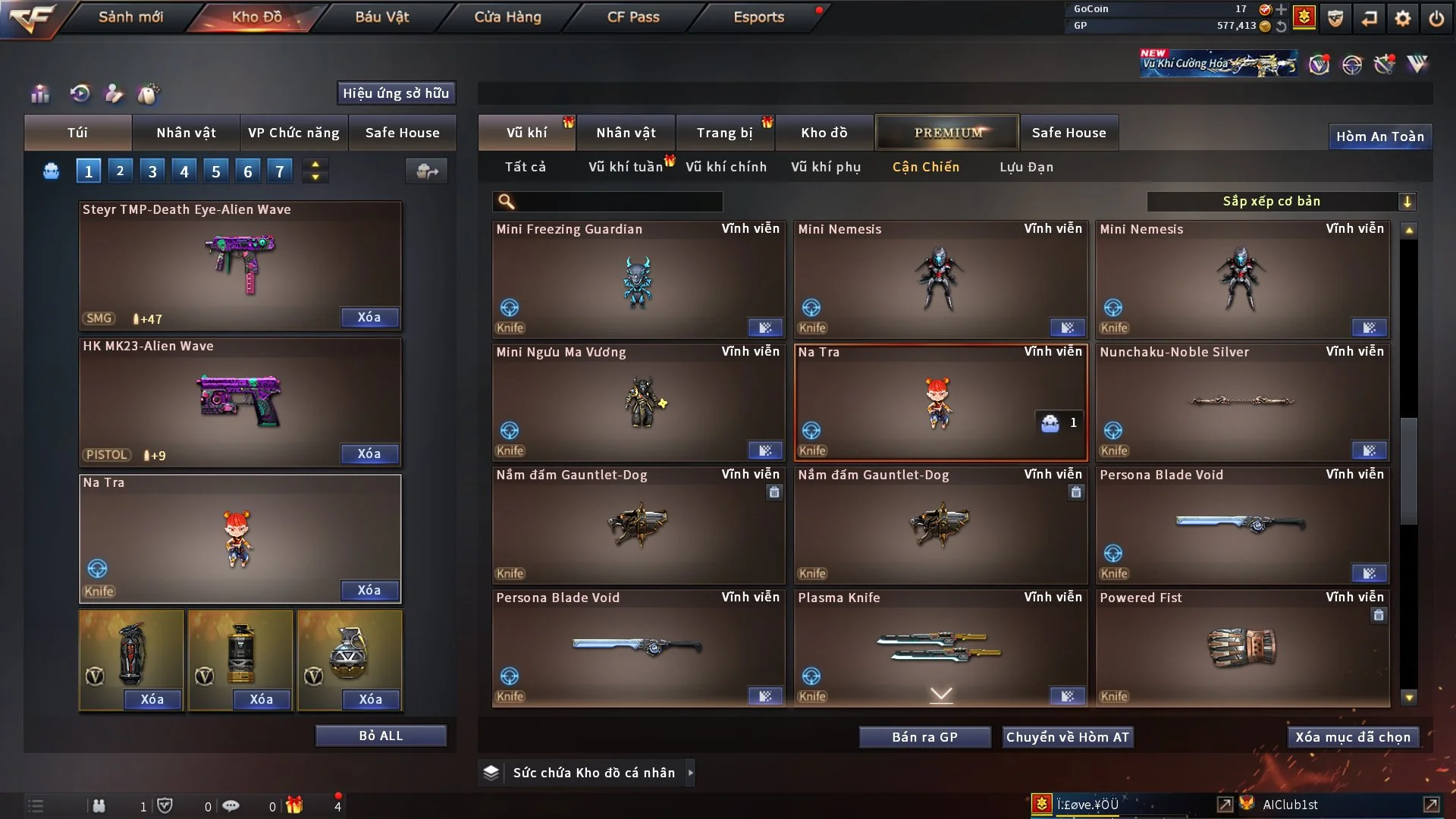
Task: Select bag preset number 3
Action: tap(152, 171)
